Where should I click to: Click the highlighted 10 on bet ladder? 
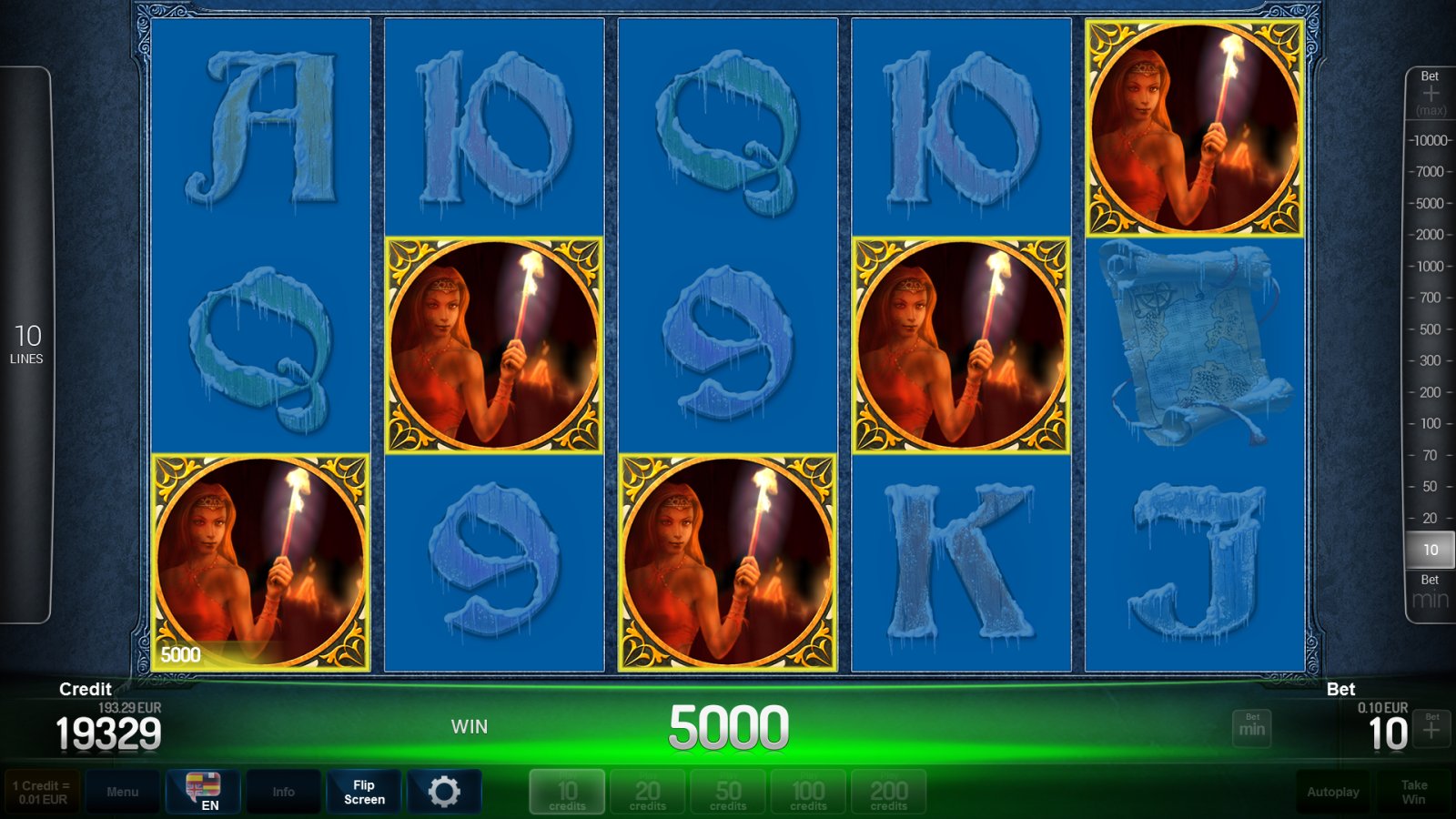click(1430, 550)
